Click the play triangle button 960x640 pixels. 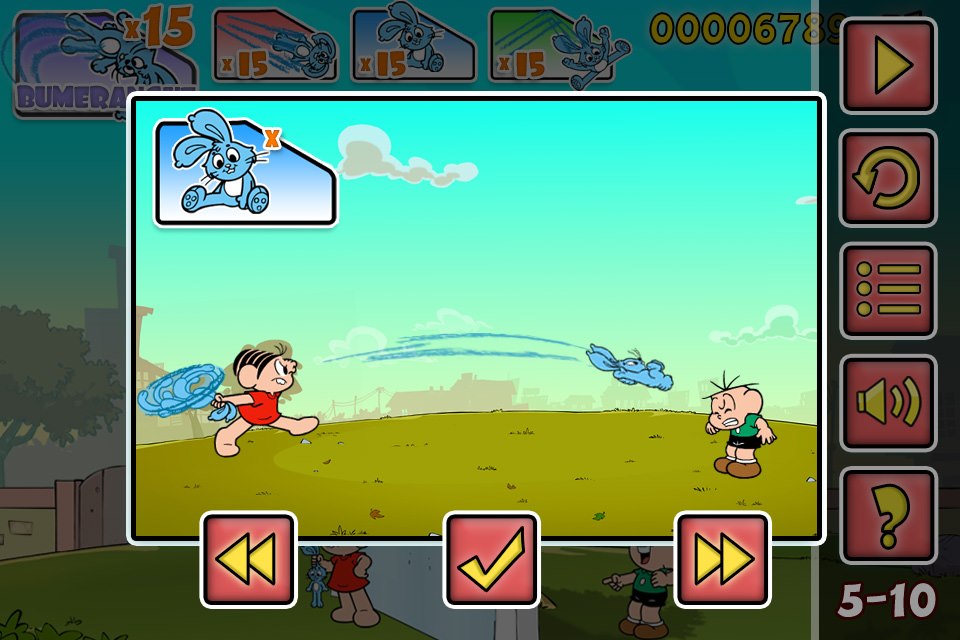[x=888, y=65]
